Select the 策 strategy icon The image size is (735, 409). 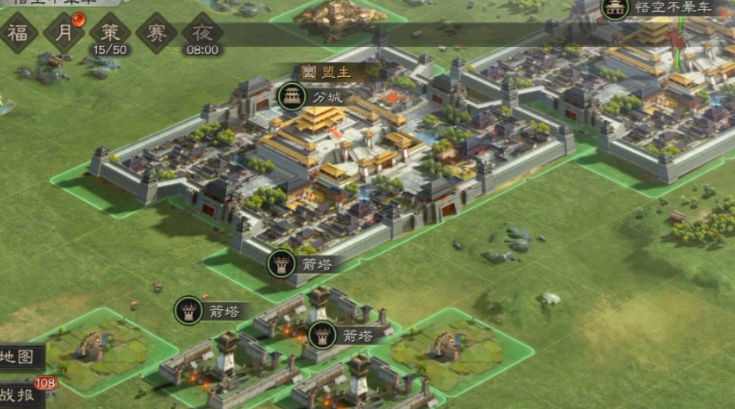110,30
